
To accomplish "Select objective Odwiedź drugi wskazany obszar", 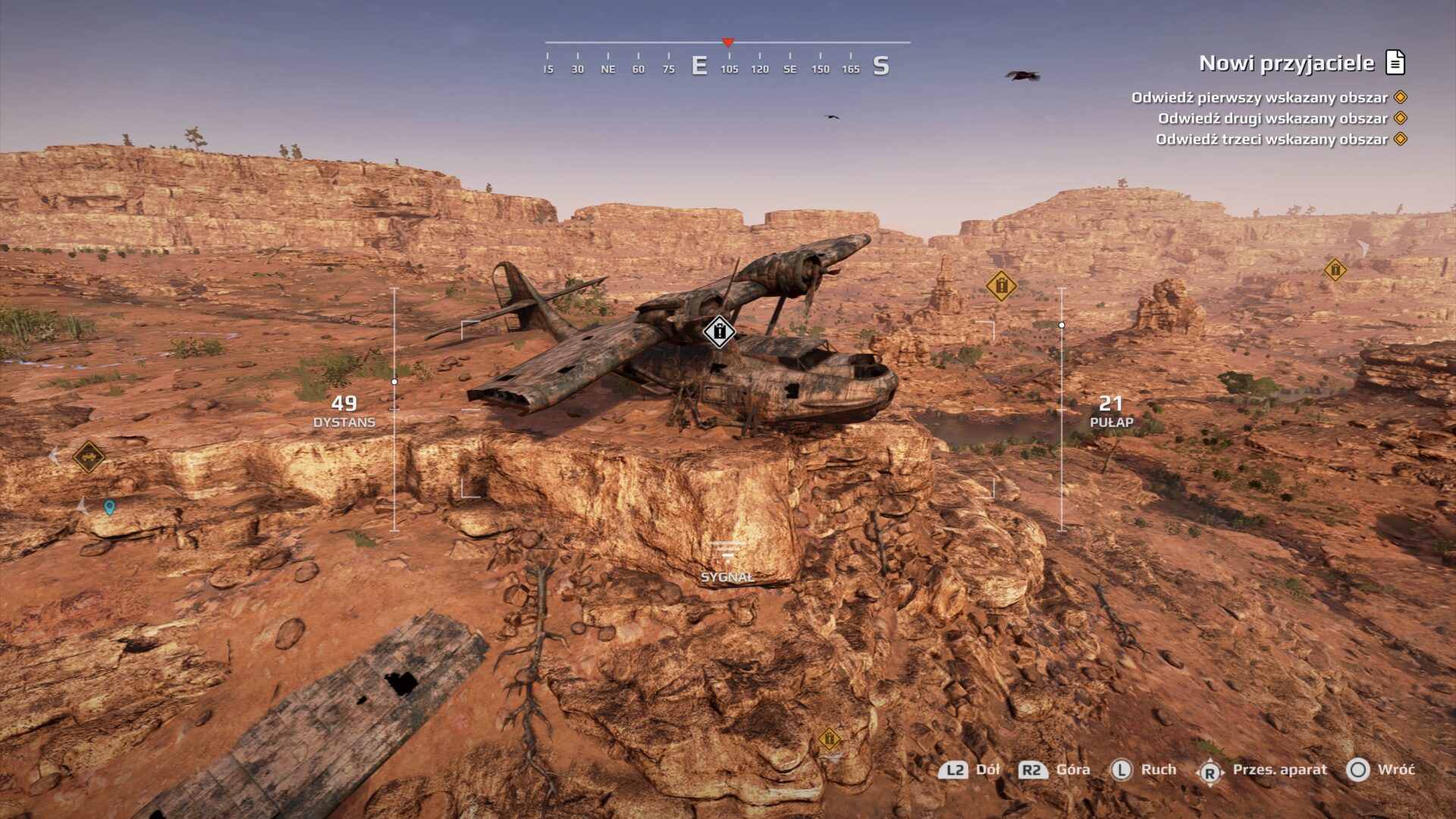I will tap(1272, 118).
